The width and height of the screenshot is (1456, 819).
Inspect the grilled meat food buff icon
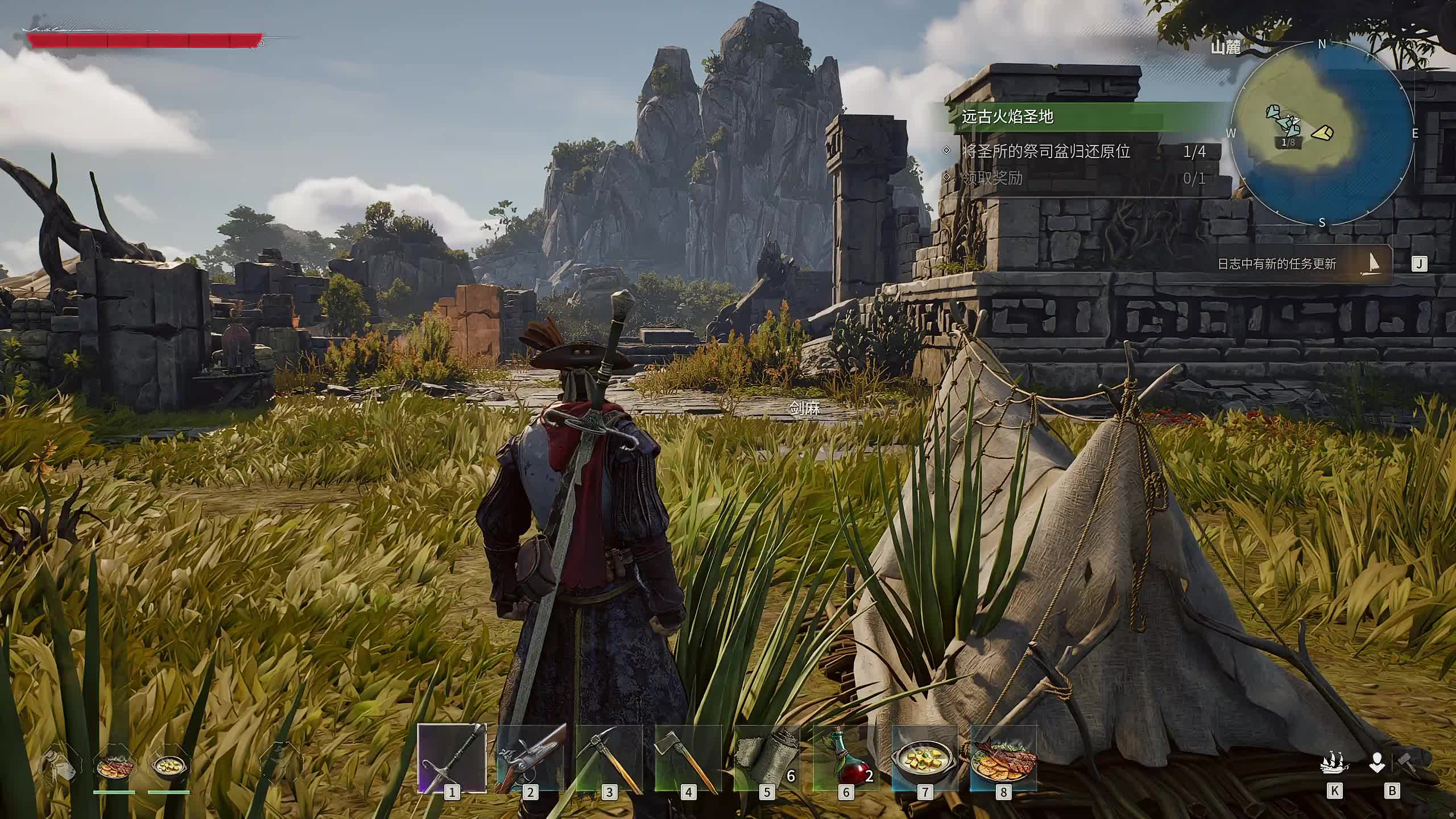pyautogui.click(x=115, y=767)
